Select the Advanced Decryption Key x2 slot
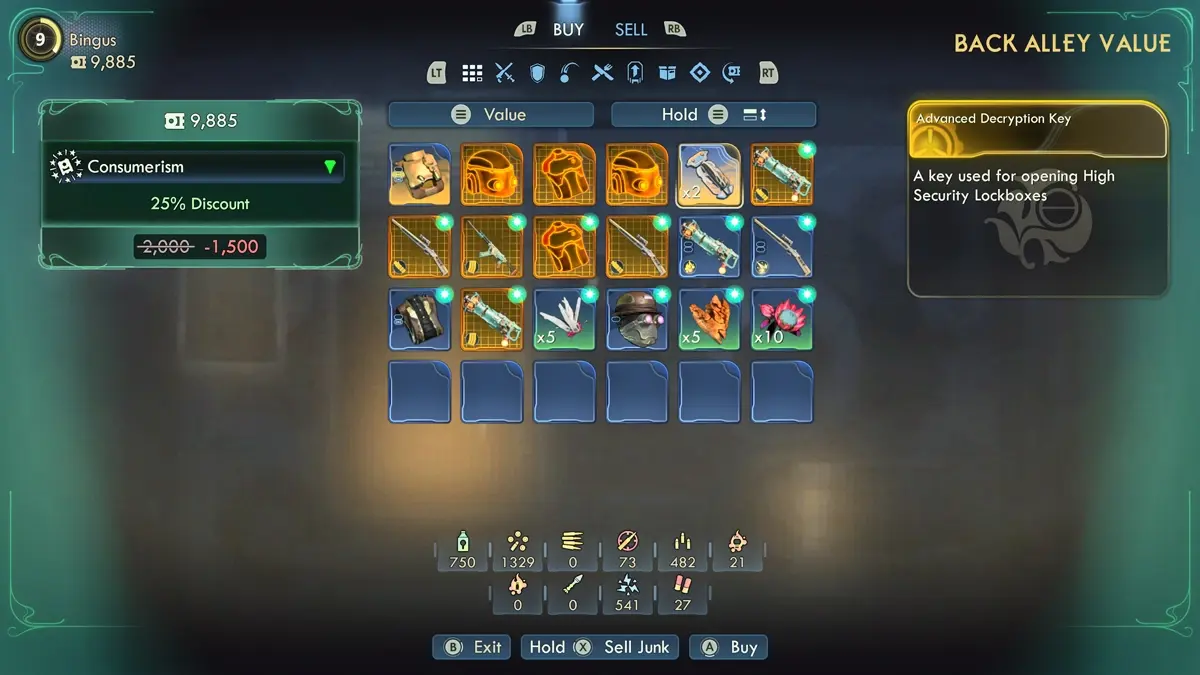The width and height of the screenshot is (1200, 675). click(710, 174)
